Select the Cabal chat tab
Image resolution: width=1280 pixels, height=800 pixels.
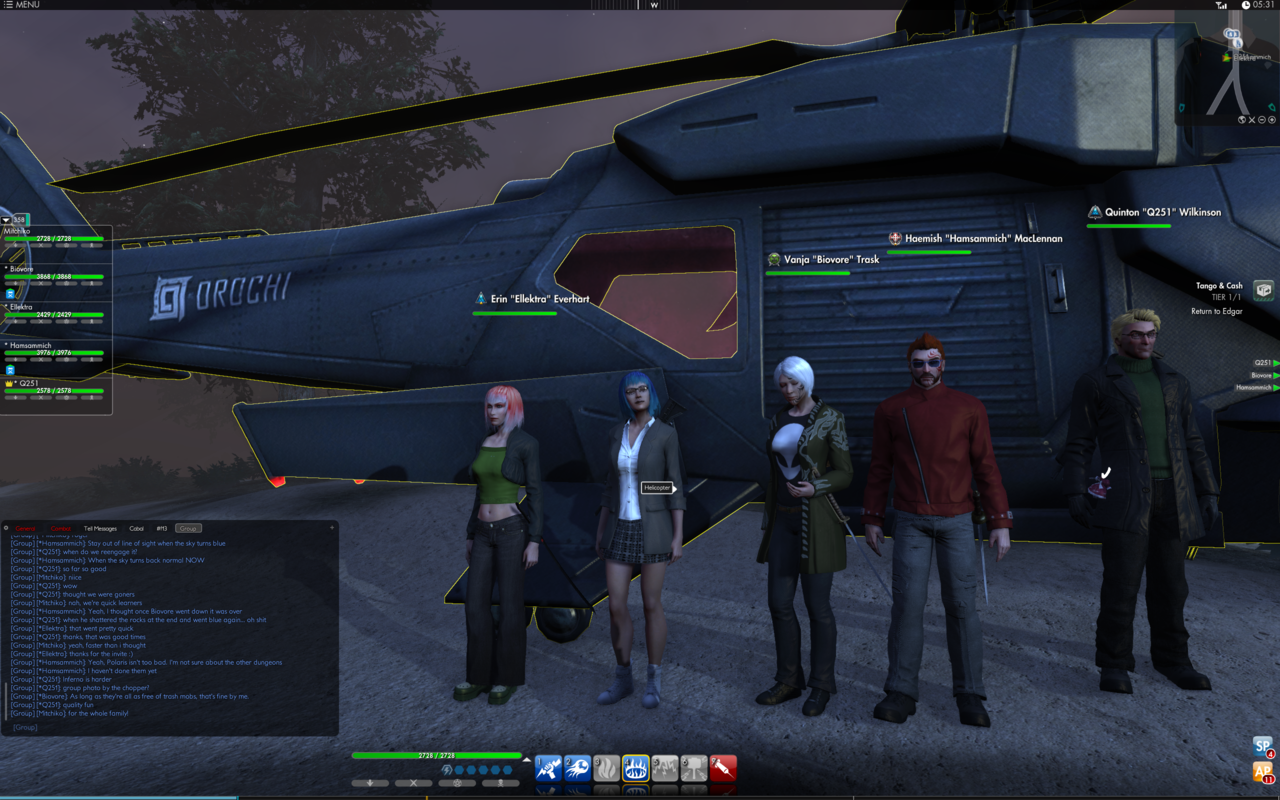[x=136, y=528]
